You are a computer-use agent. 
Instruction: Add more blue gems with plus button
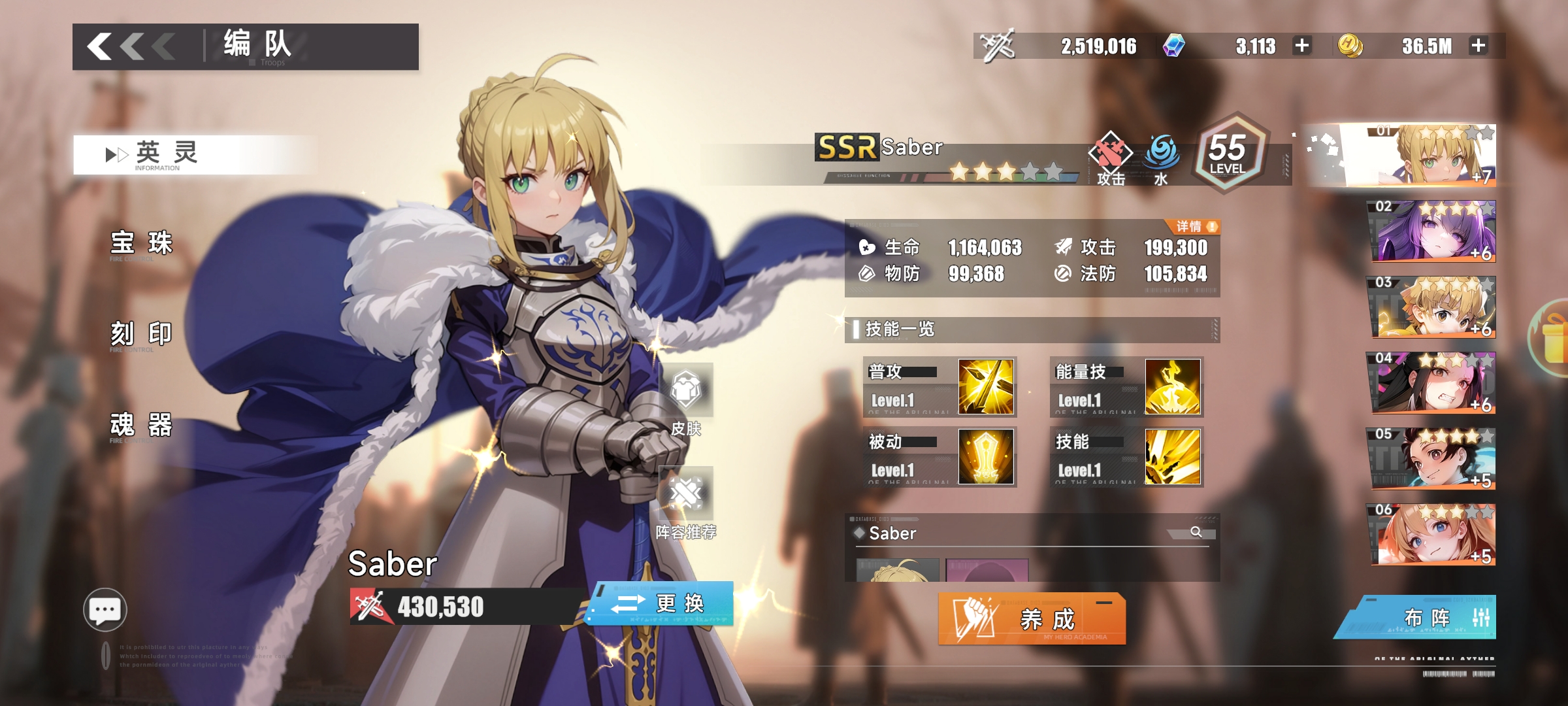(1302, 46)
